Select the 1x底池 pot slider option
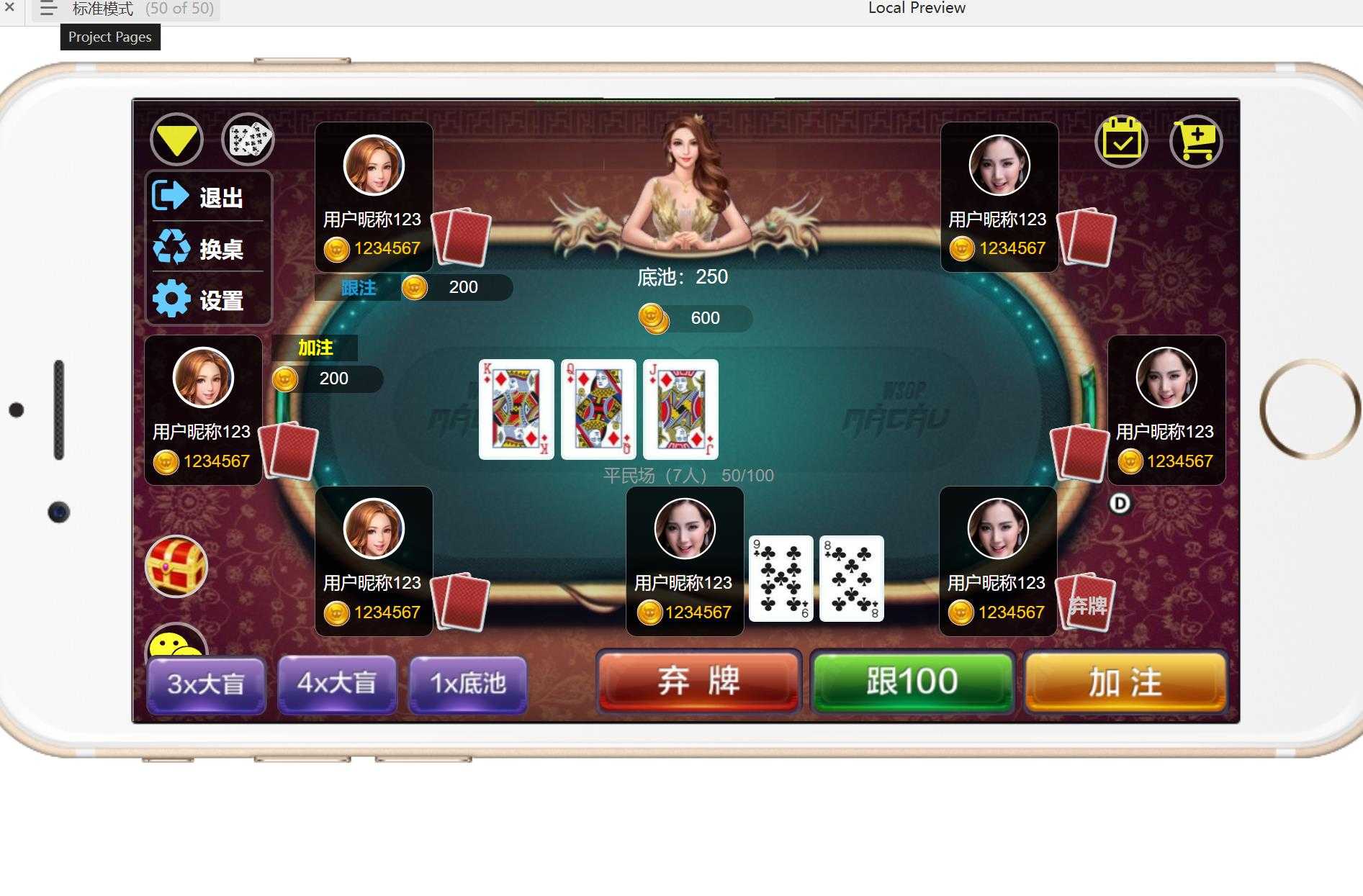The image size is (1363, 896). click(x=468, y=684)
